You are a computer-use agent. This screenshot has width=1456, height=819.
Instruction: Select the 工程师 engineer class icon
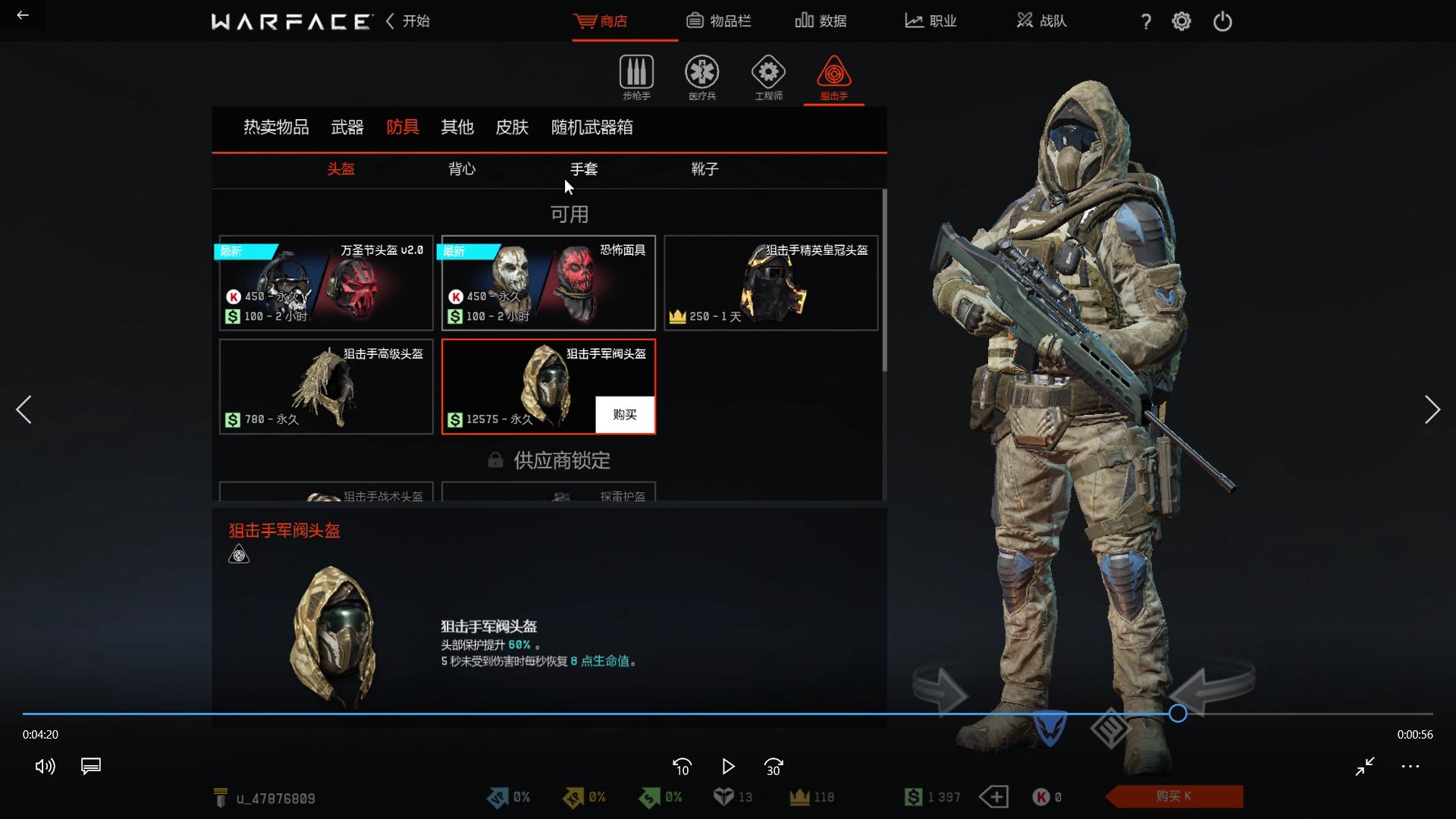[x=768, y=77]
